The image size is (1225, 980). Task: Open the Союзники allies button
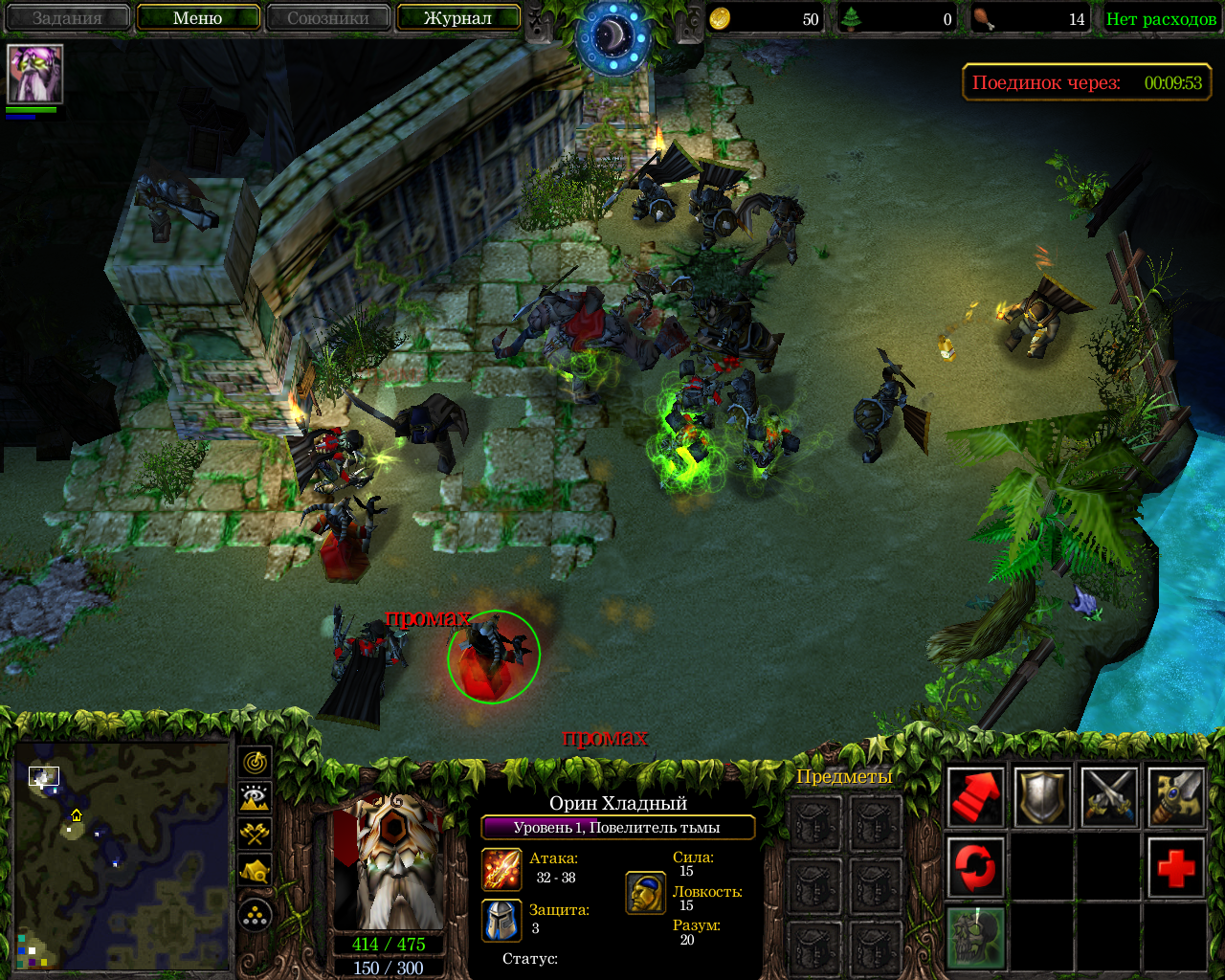[x=328, y=18]
